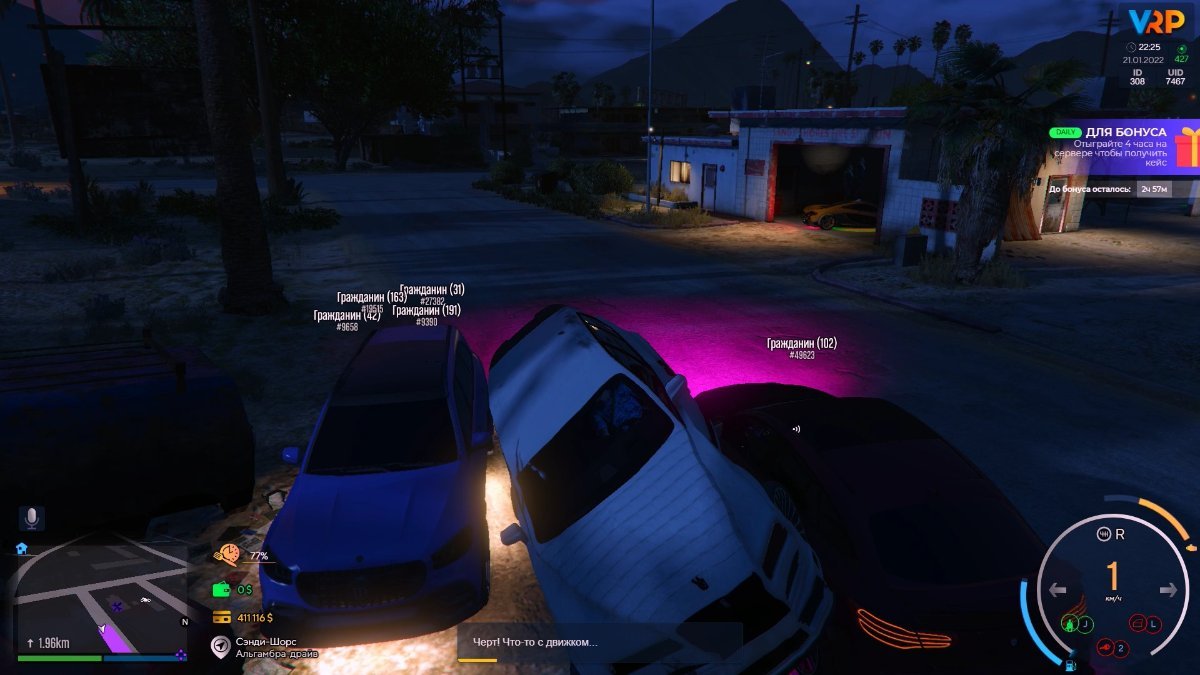
Task: Click the red car door lock icon
Action: pyautogui.click(x=1137, y=624)
